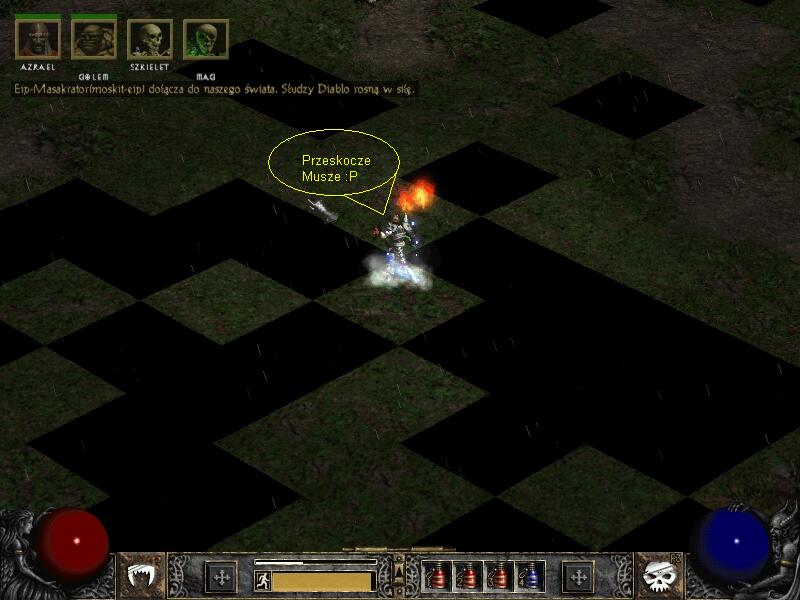Toggle the run/walk button
This screenshot has width=800, height=600.
coord(263,580)
